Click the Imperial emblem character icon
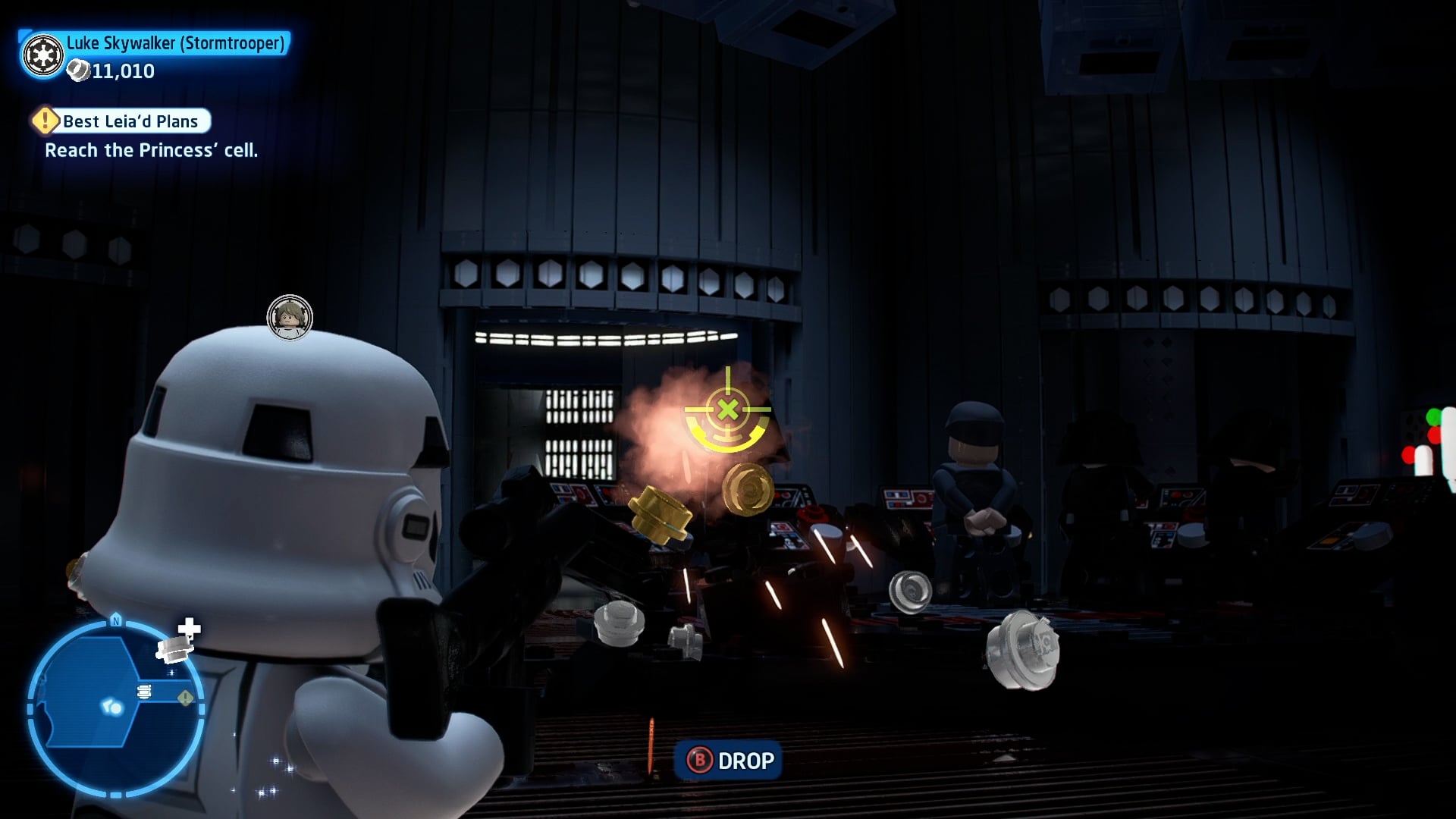The width and height of the screenshot is (1456, 819). pyautogui.click(x=43, y=55)
